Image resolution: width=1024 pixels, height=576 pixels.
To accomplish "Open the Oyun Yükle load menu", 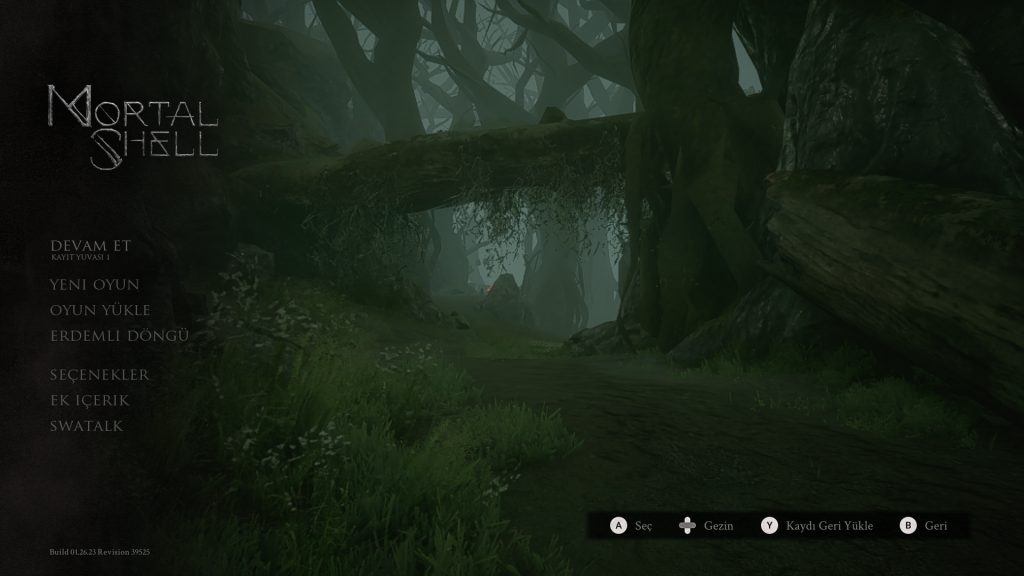I will coord(100,310).
